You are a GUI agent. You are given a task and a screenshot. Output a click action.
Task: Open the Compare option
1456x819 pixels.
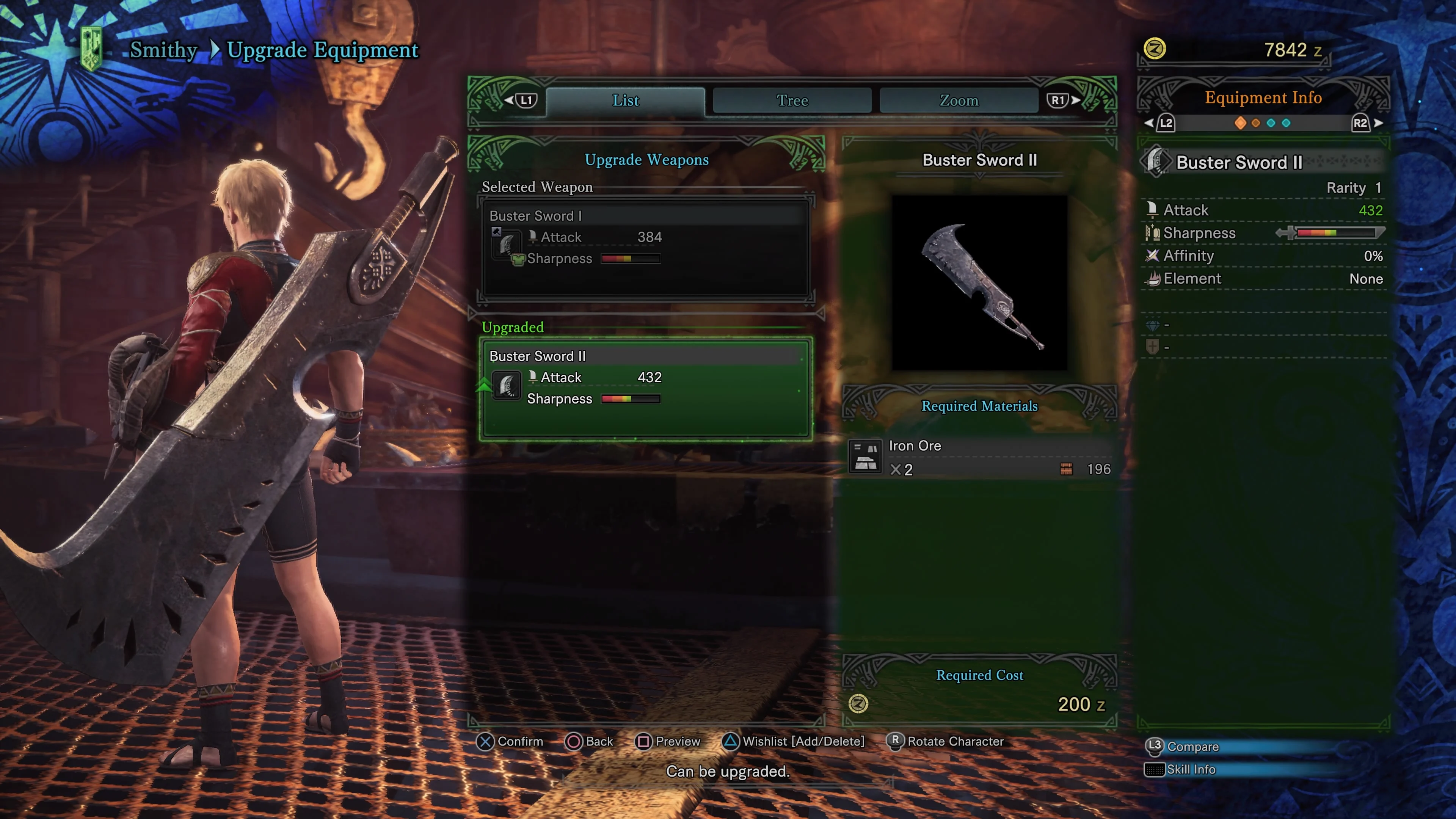1183,747
